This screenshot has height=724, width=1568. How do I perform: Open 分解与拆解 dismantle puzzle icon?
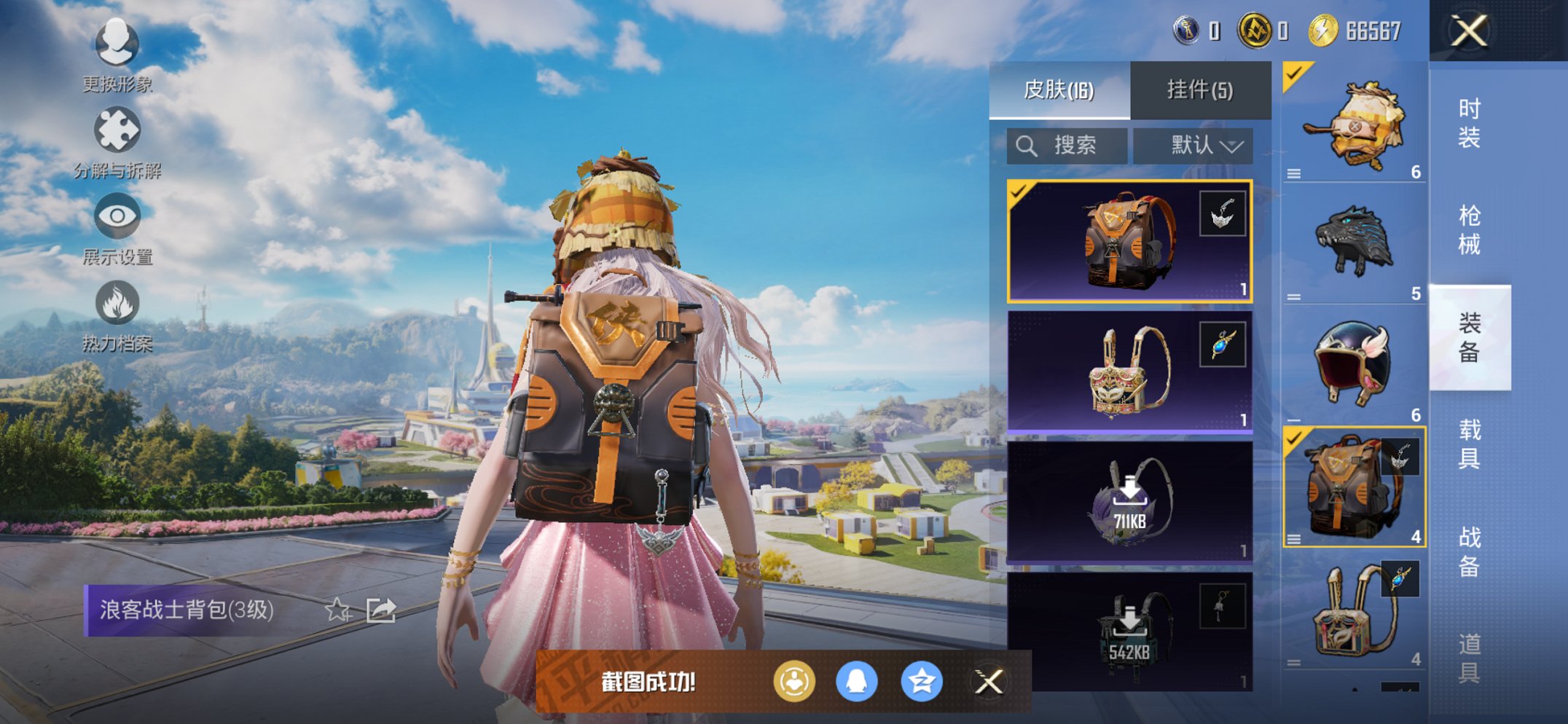[x=117, y=131]
